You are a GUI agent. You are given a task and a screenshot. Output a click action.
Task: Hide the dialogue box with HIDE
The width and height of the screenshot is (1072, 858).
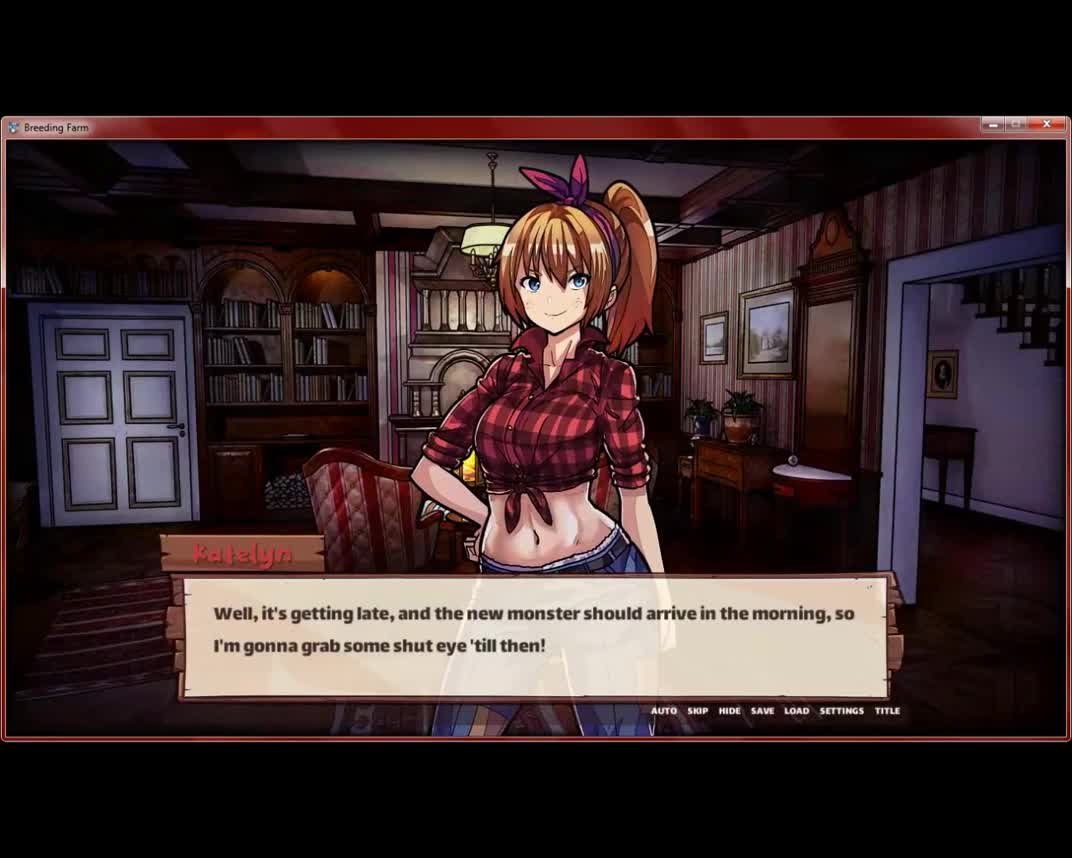click(730, 711)
